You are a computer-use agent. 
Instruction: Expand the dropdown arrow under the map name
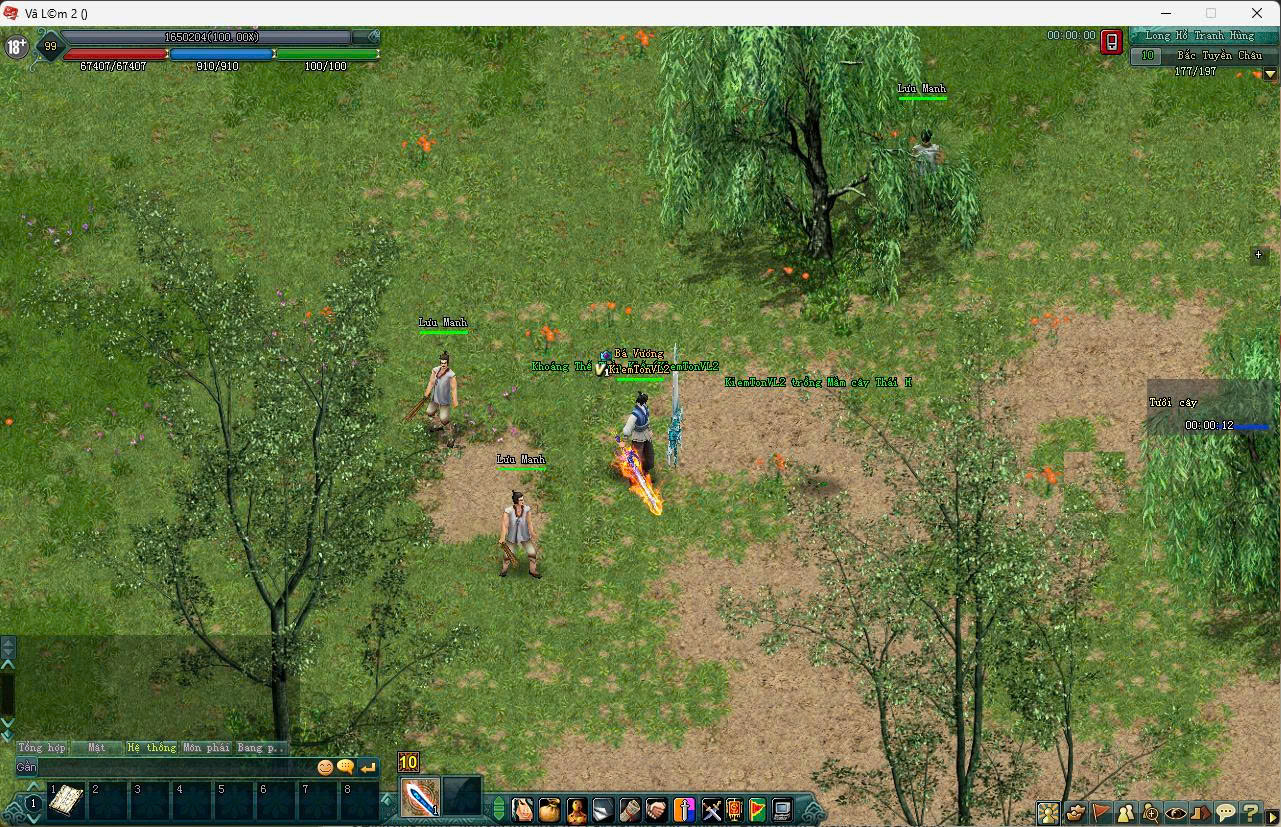(1271, 73)
